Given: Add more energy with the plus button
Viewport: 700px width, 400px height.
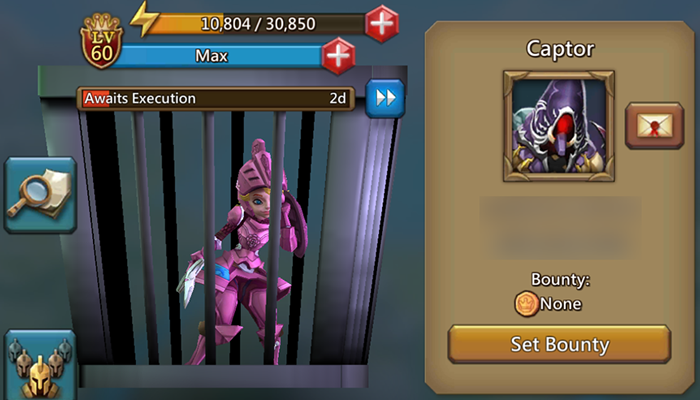Looking at the screenshot, I should [x=382, y=22].
